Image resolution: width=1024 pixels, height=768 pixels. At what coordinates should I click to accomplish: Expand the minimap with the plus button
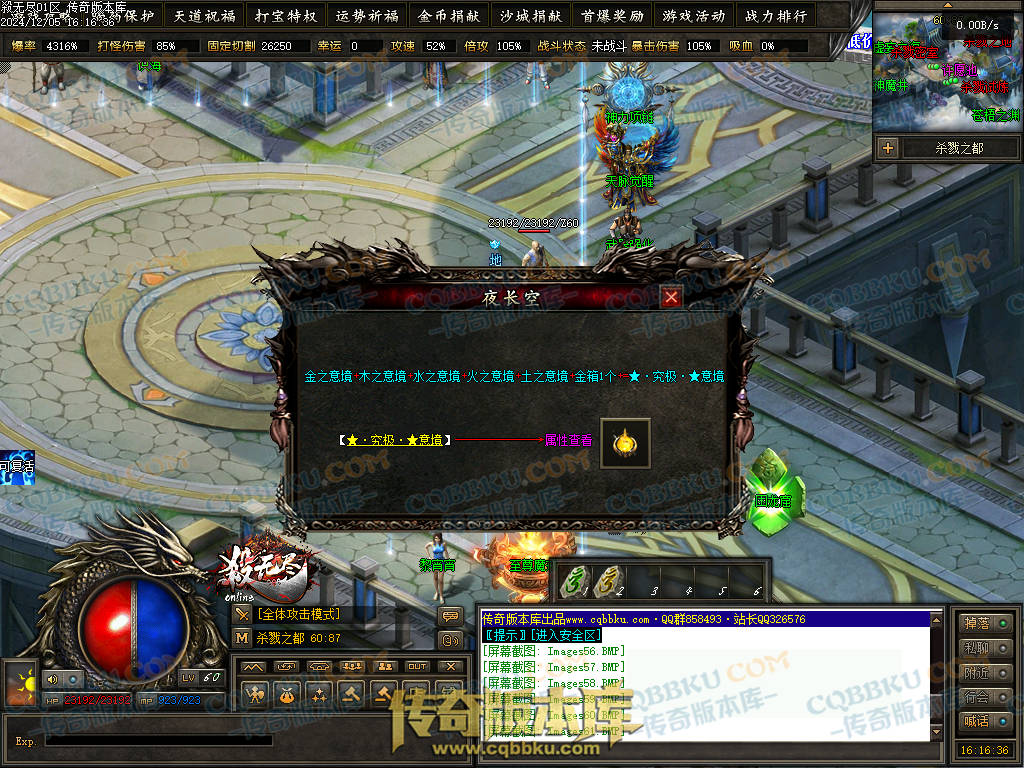pos(888,148)
